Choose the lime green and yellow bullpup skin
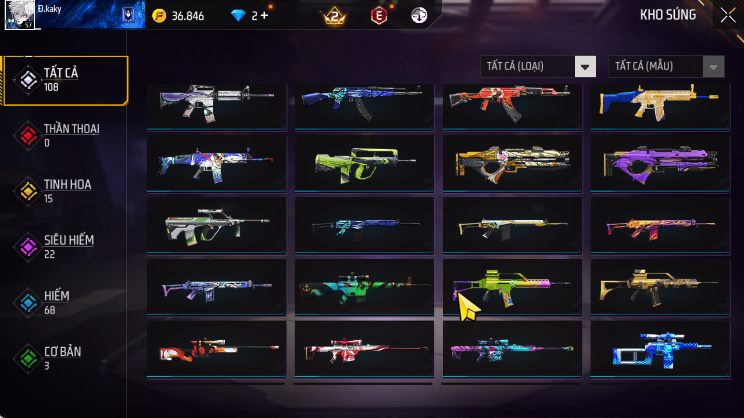 point(363,164)
